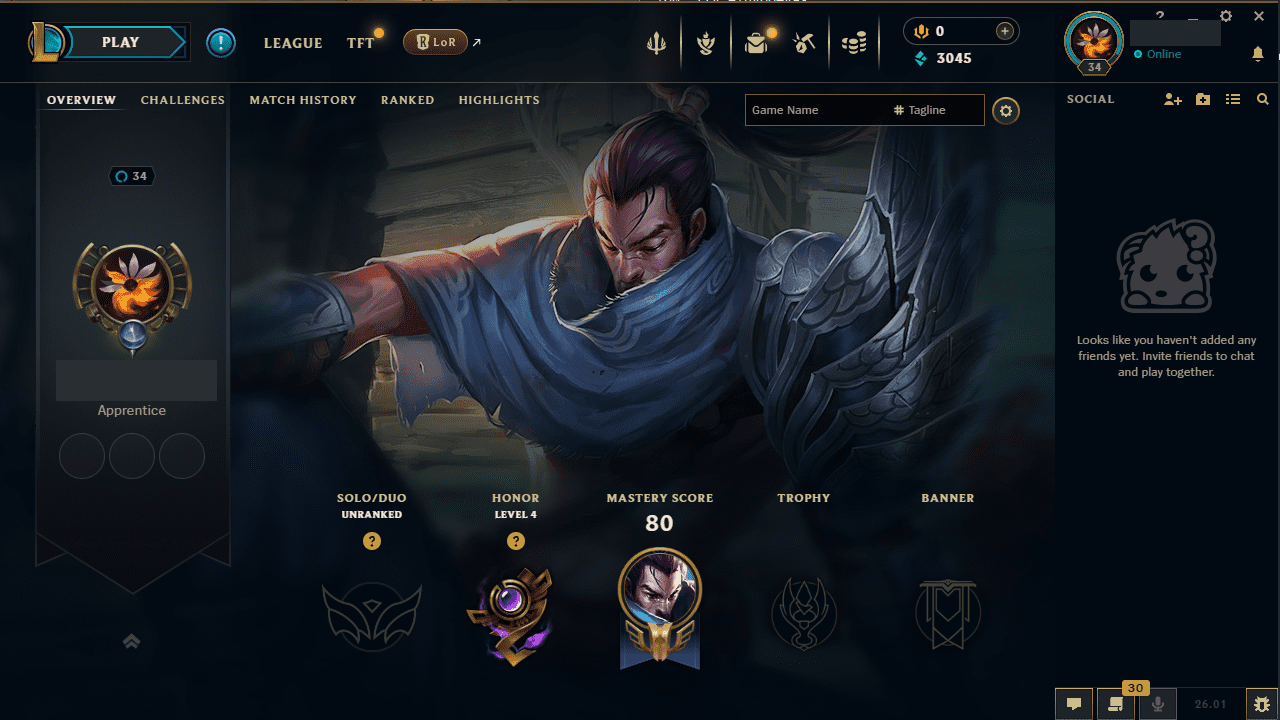Switch to the CHALLENGES tab
Image resolution: width=1280 pixels, height=720 pixels.
click(x=183, y=100)
